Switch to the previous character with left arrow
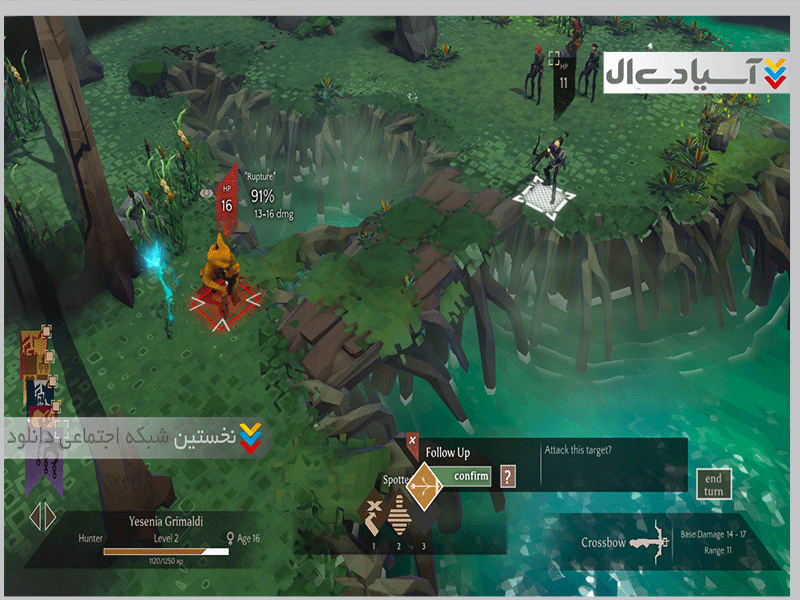The width and height of the screenshot is (800, 600). point(33,516)
